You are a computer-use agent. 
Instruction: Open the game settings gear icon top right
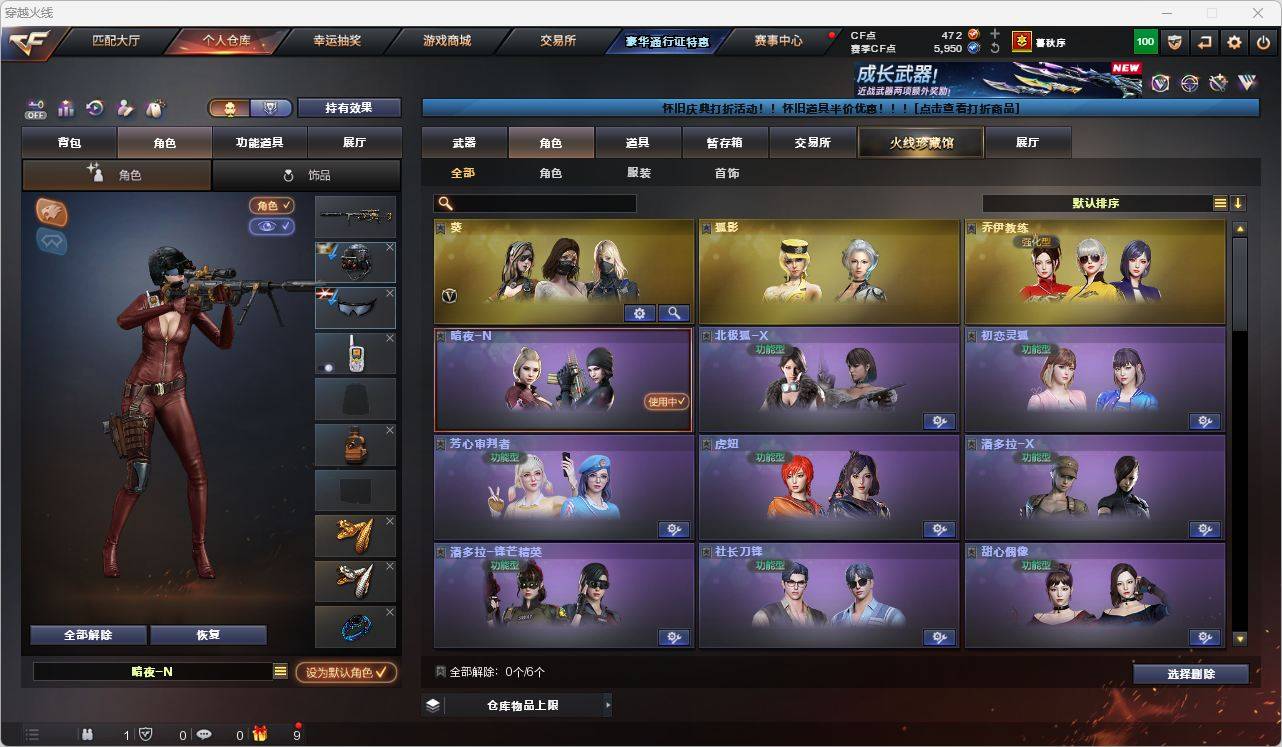1233,42
